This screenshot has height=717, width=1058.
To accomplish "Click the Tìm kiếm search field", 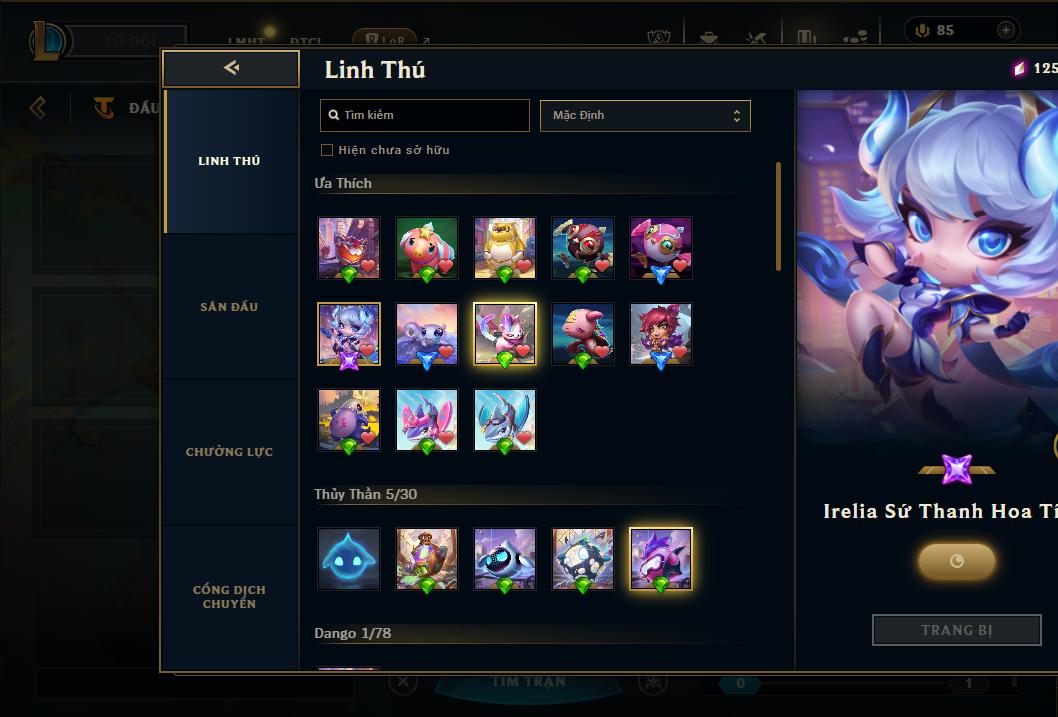I will point(425,115).
